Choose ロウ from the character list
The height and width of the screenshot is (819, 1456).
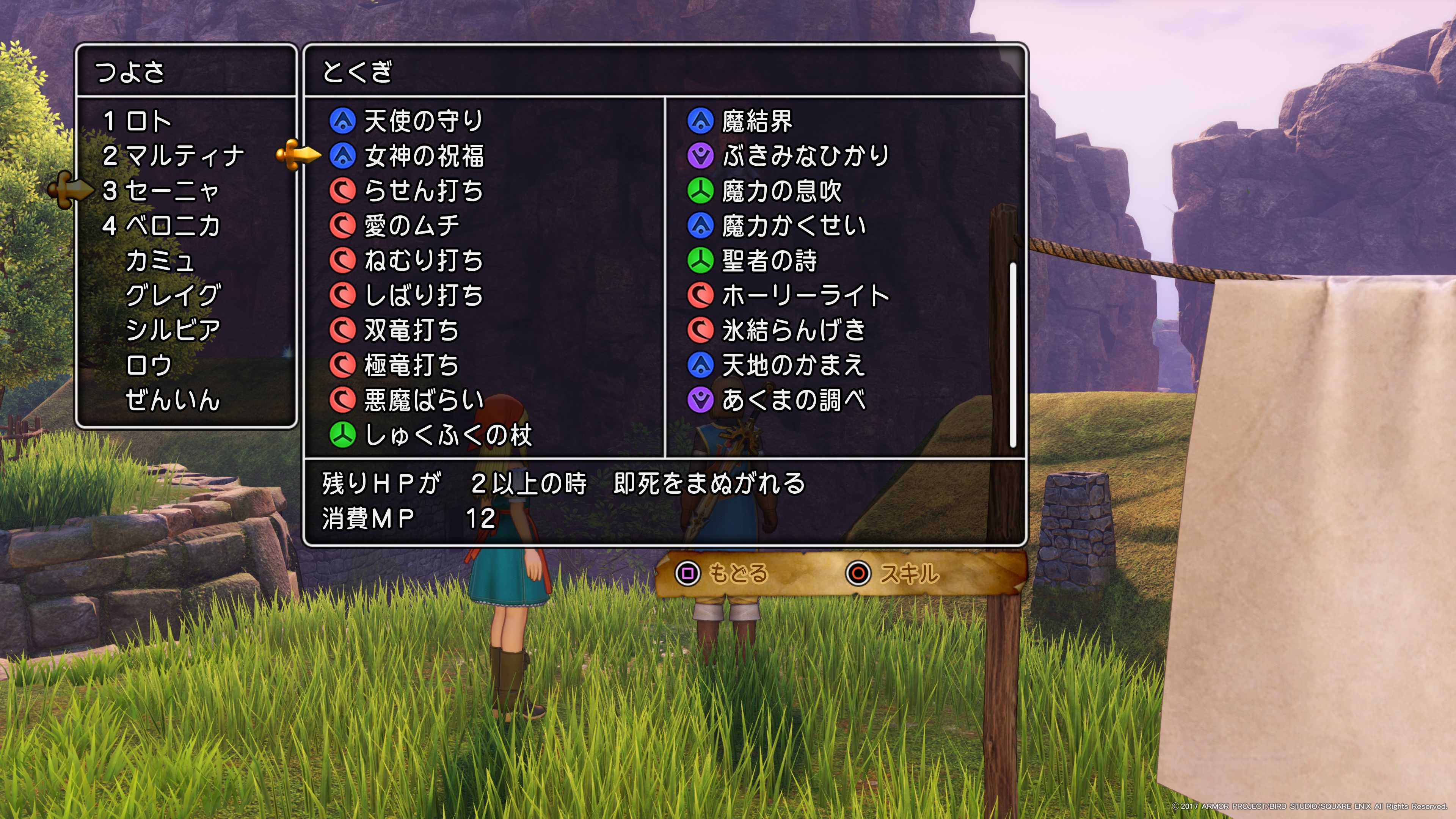[x=148, y=365]
